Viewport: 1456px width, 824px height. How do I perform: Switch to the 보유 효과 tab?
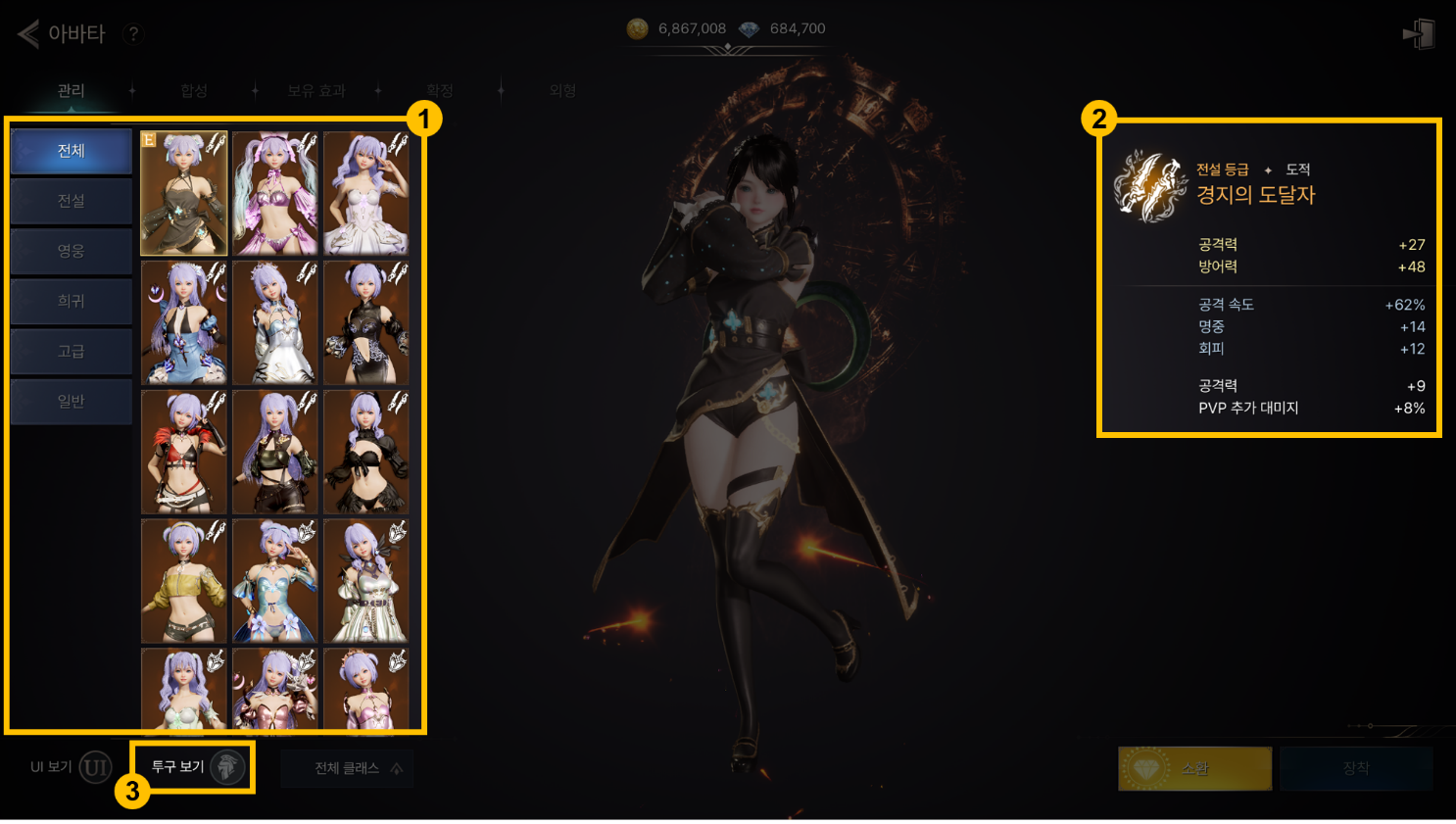point(315,91)
